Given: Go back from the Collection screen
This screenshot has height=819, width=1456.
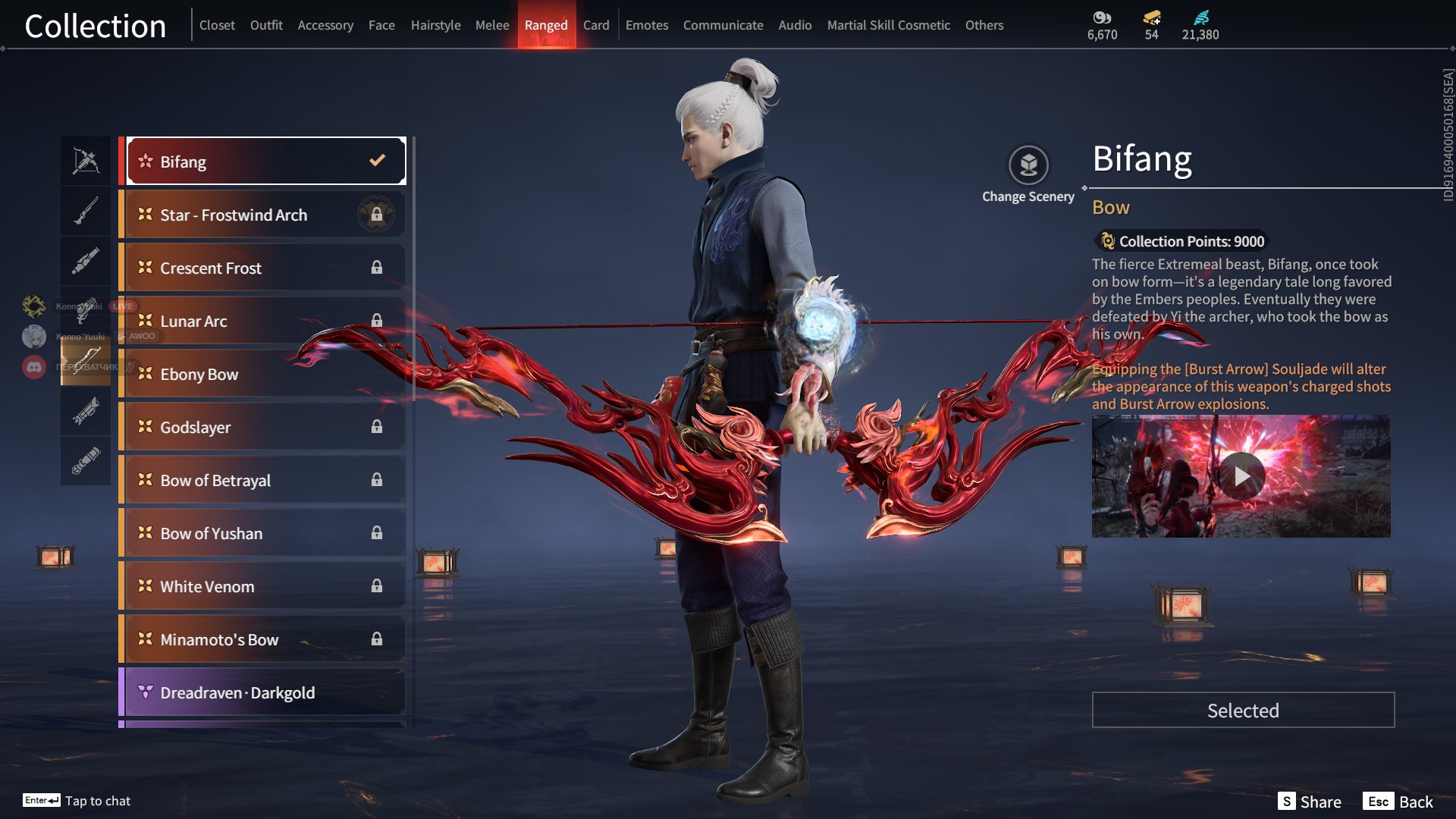Looking at the screenshot, I should point(1398,802).
